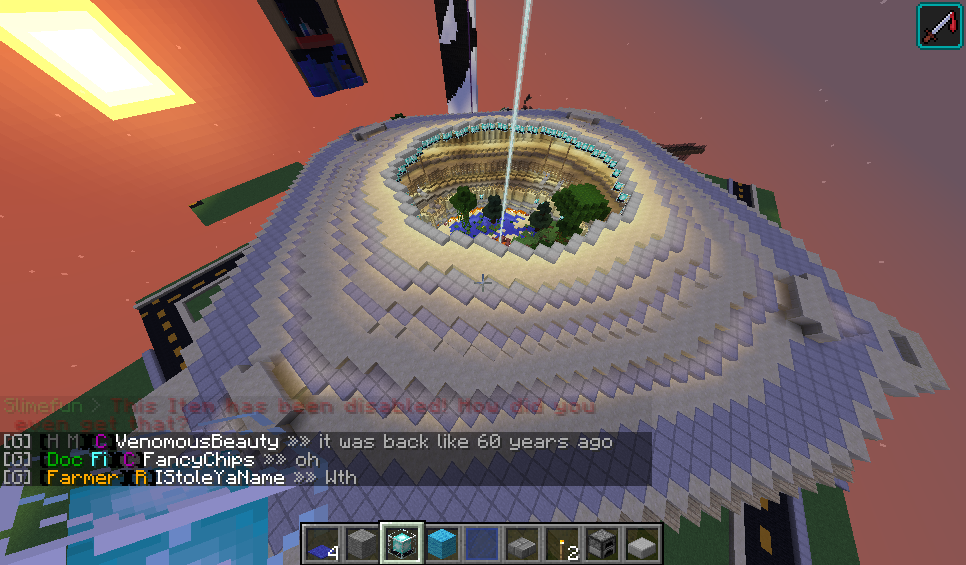This screenshot has width=966, height=565.
Task: Click the sword status effect icon
Action: [x=939, y=25]
